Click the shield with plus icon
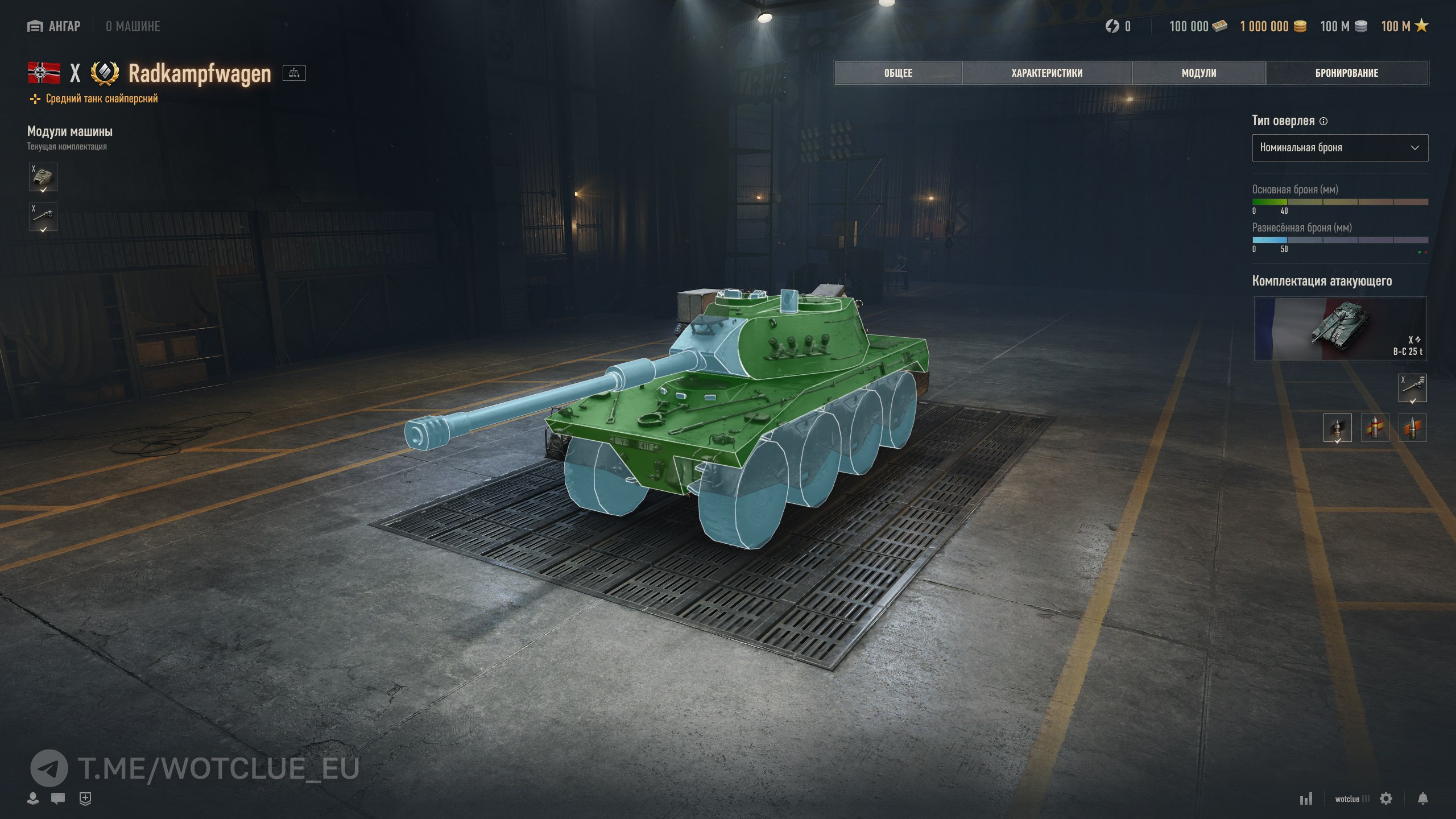 (x=85, y=799)
